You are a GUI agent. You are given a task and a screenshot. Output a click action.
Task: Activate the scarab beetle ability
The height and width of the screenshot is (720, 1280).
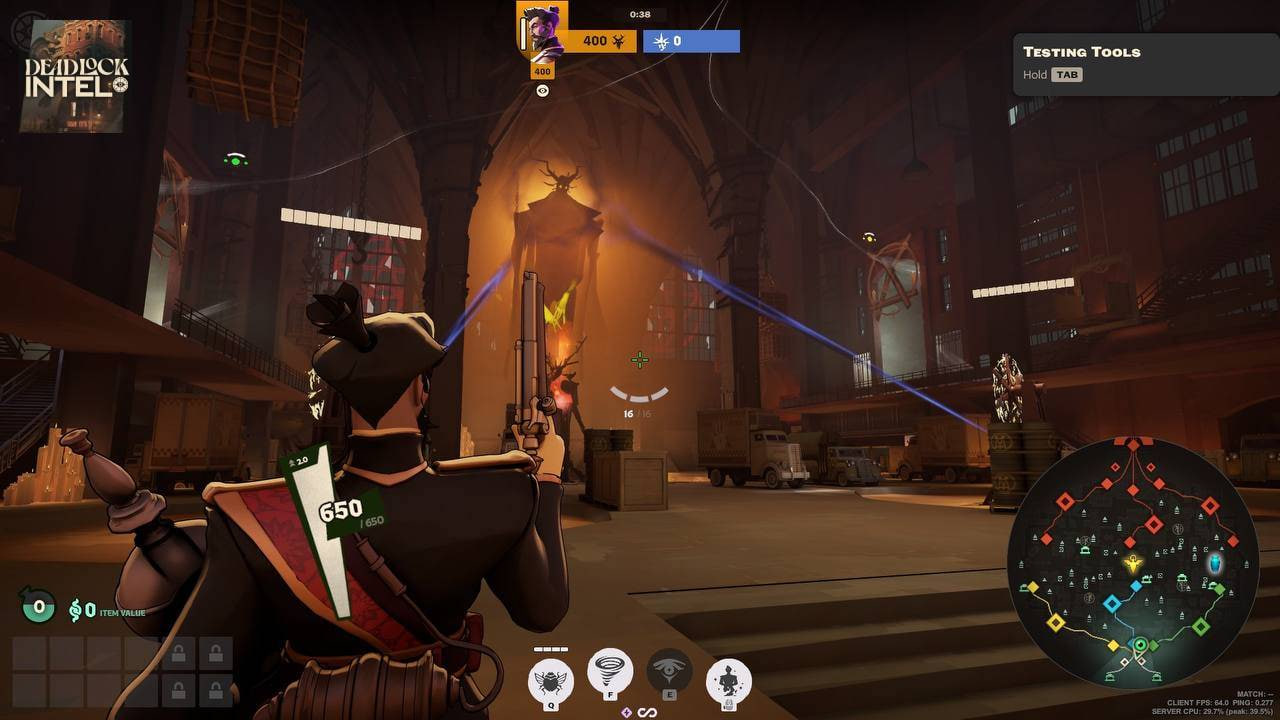click(x=551, y=679)
